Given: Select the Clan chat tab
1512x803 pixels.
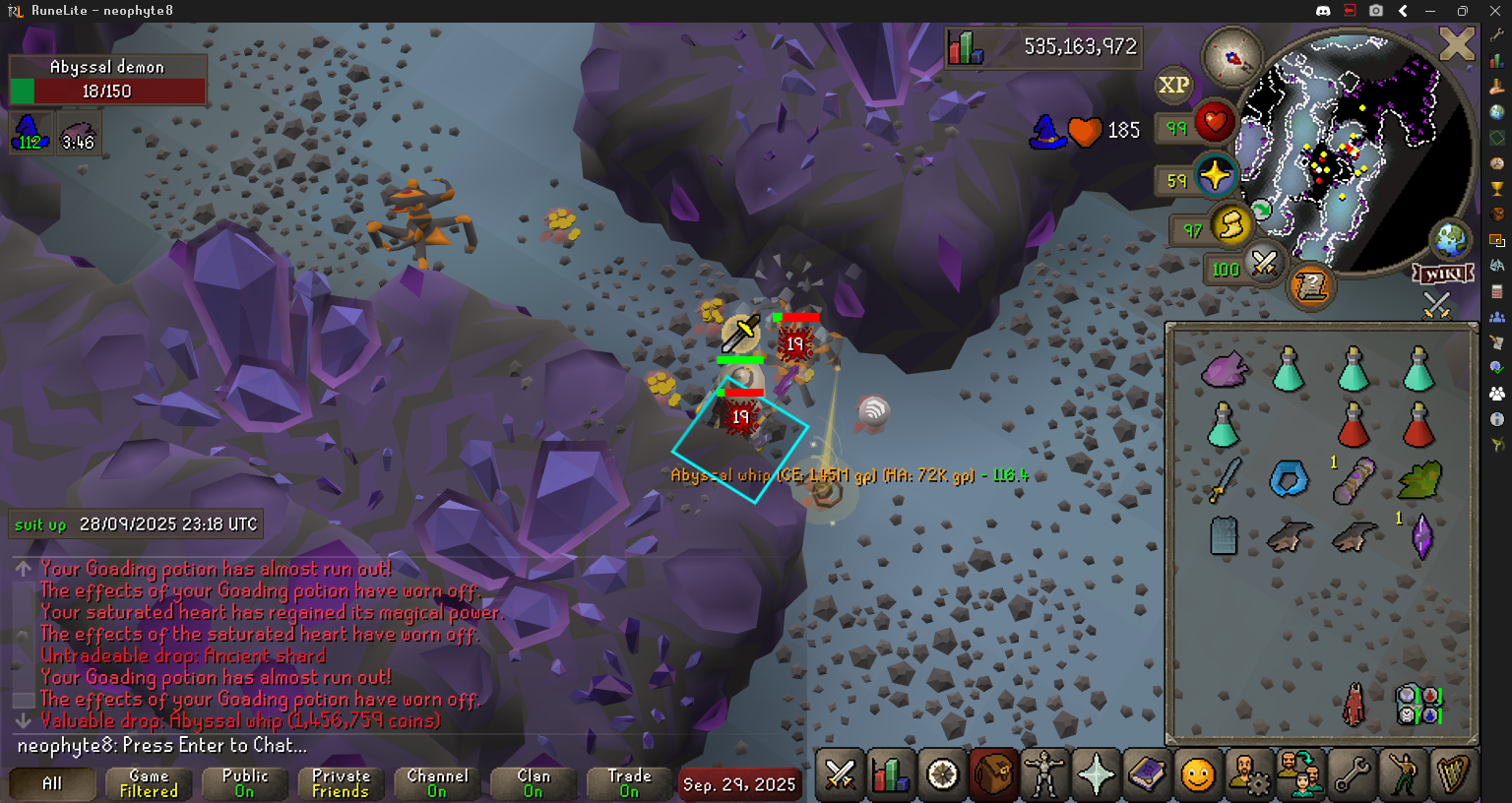Looking at the screenshot, I should 534,783.
